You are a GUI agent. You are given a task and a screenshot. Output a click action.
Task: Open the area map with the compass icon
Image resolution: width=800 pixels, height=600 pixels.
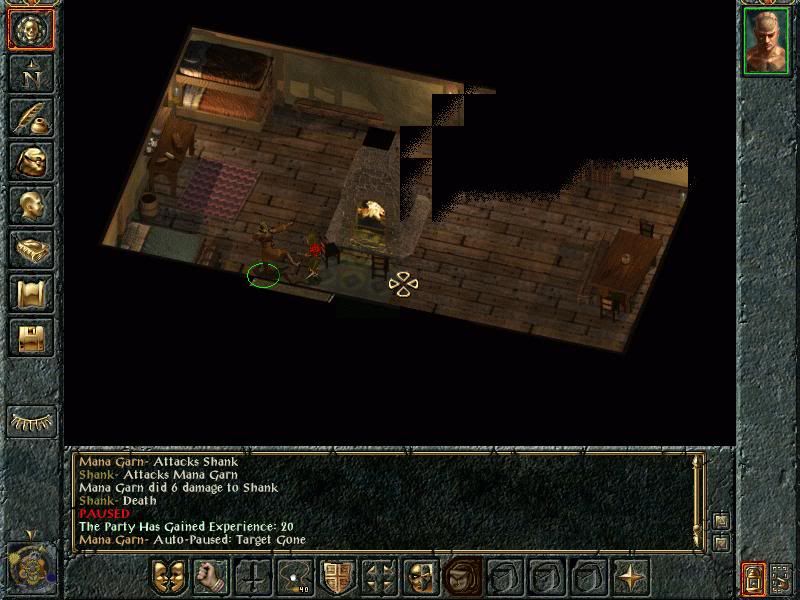tap(31, 73)
